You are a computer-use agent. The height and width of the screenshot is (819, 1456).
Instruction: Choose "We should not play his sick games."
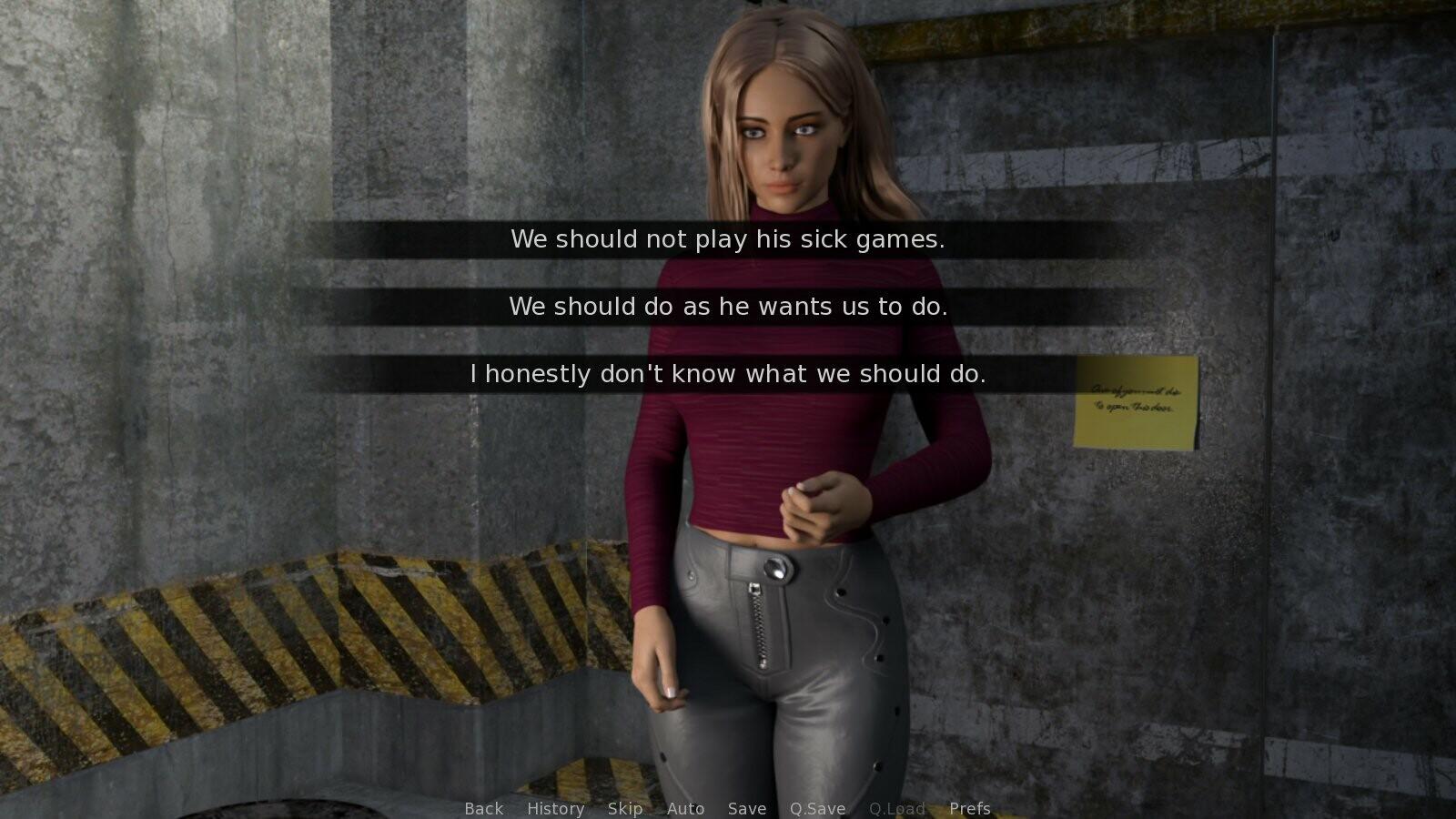[728, 240]
